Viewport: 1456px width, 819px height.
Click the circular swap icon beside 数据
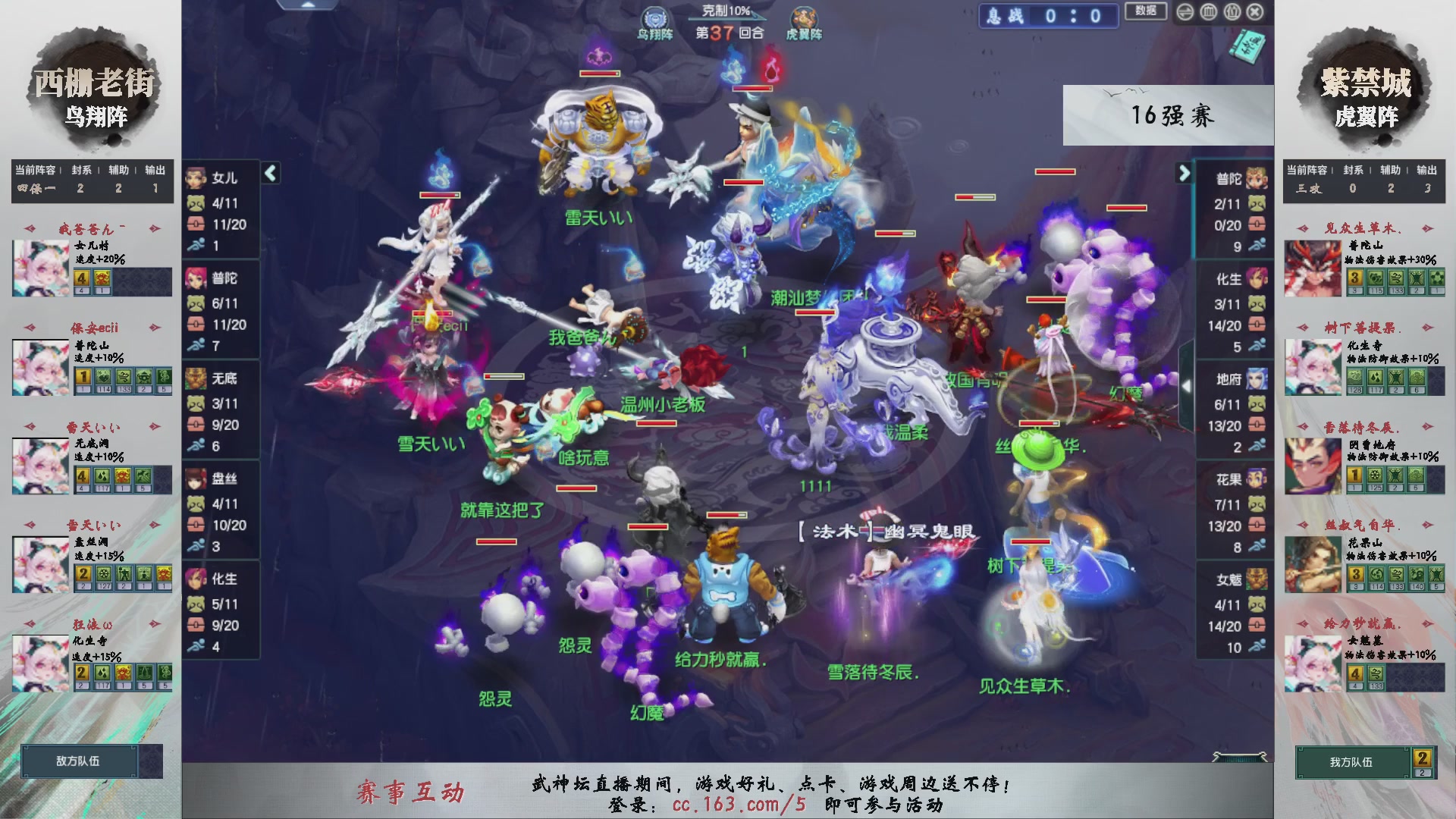tap(1185, 13)
